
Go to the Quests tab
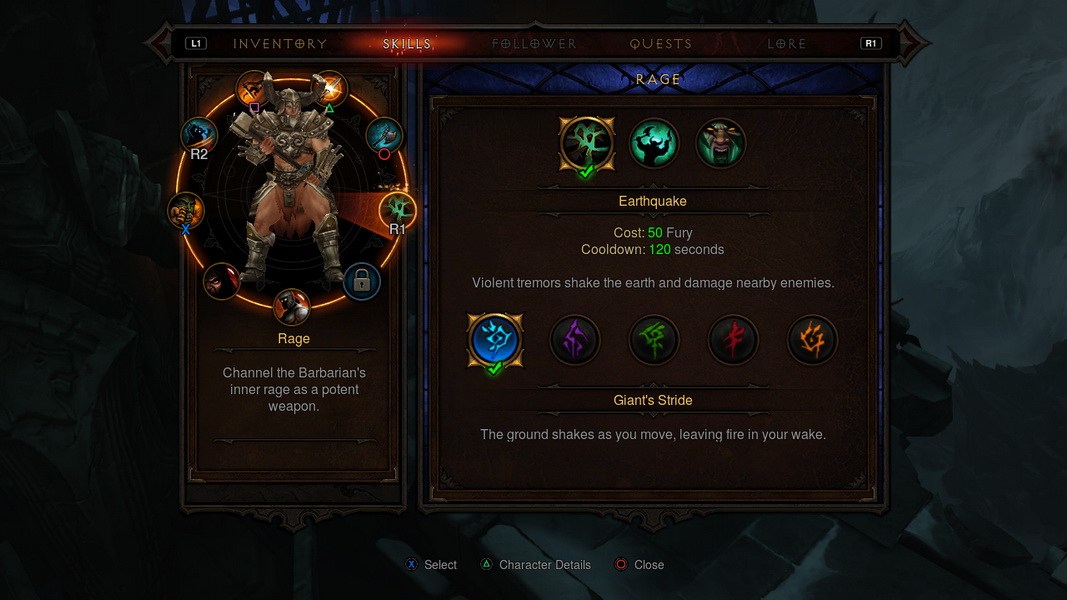coord(660,44)
